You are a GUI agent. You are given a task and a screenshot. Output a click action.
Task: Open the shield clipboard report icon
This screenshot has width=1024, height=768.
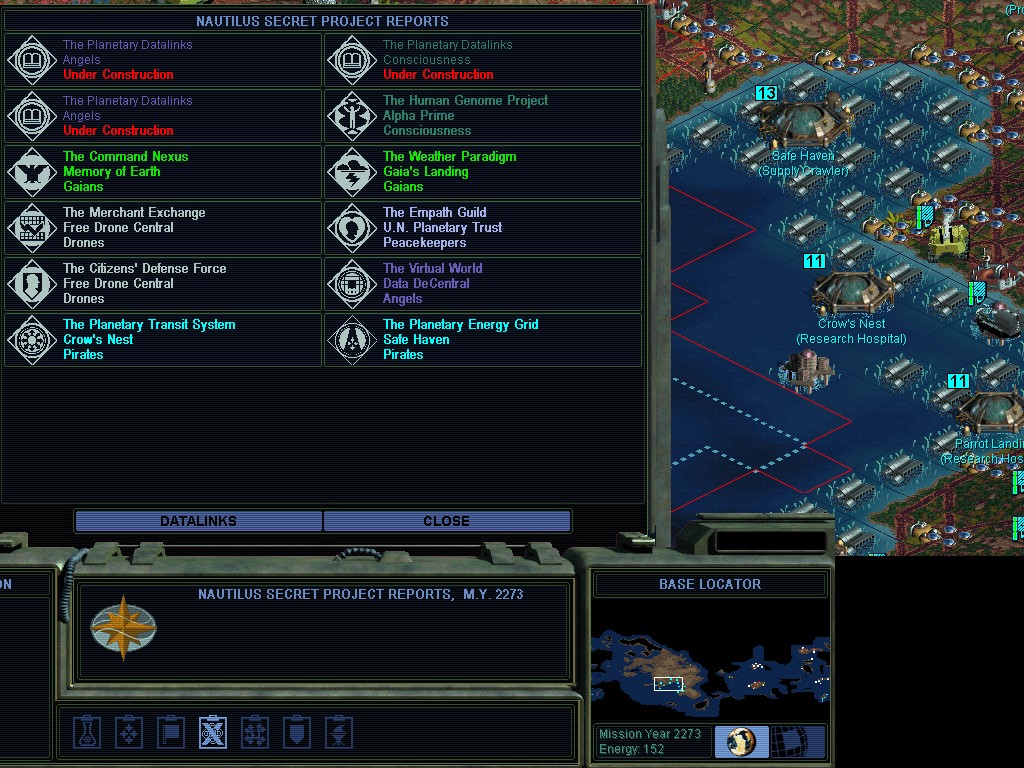[x=297, y=733]
